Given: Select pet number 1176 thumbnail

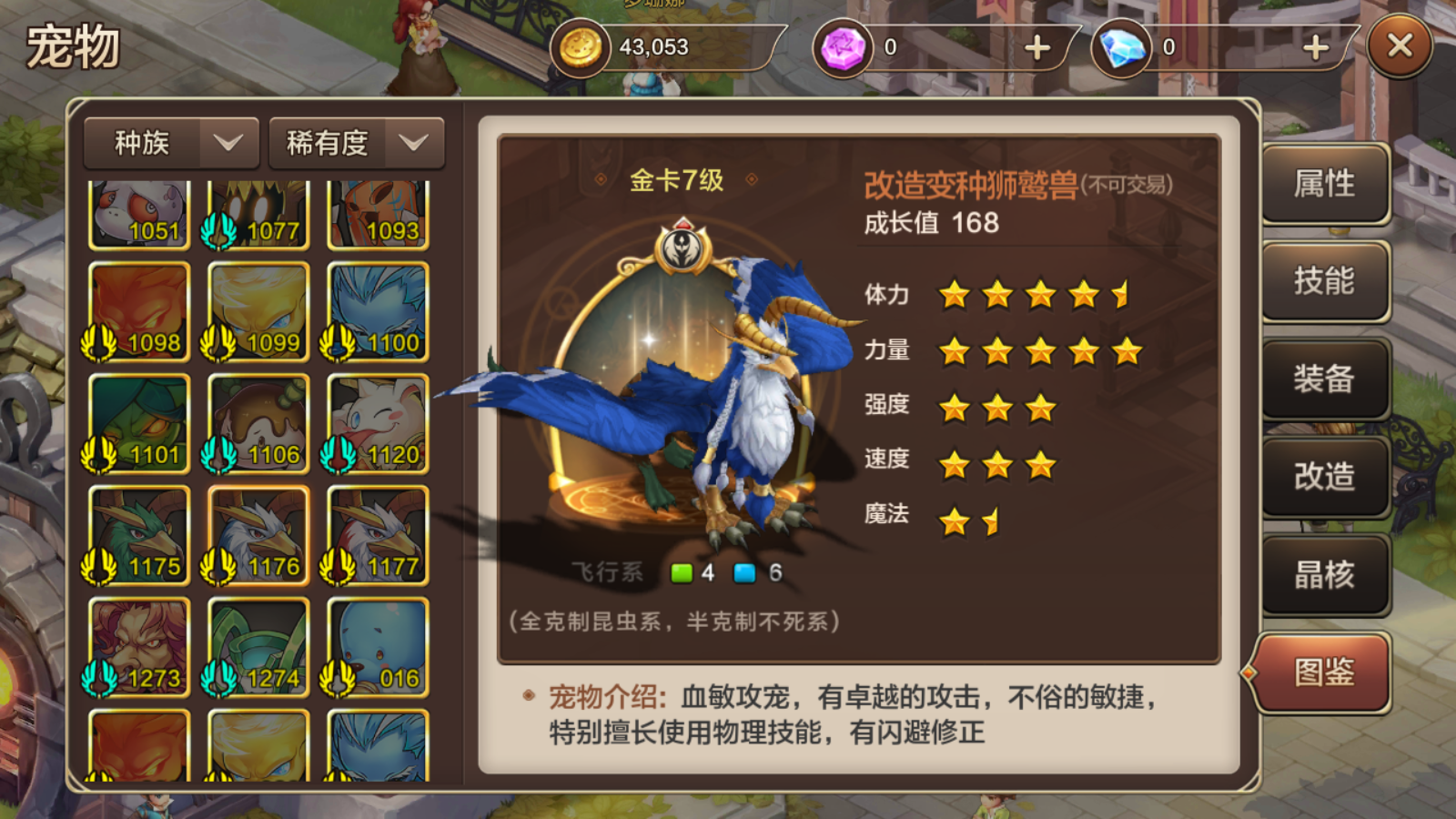Looking at the screenshot, I should [x=258, y=535].
